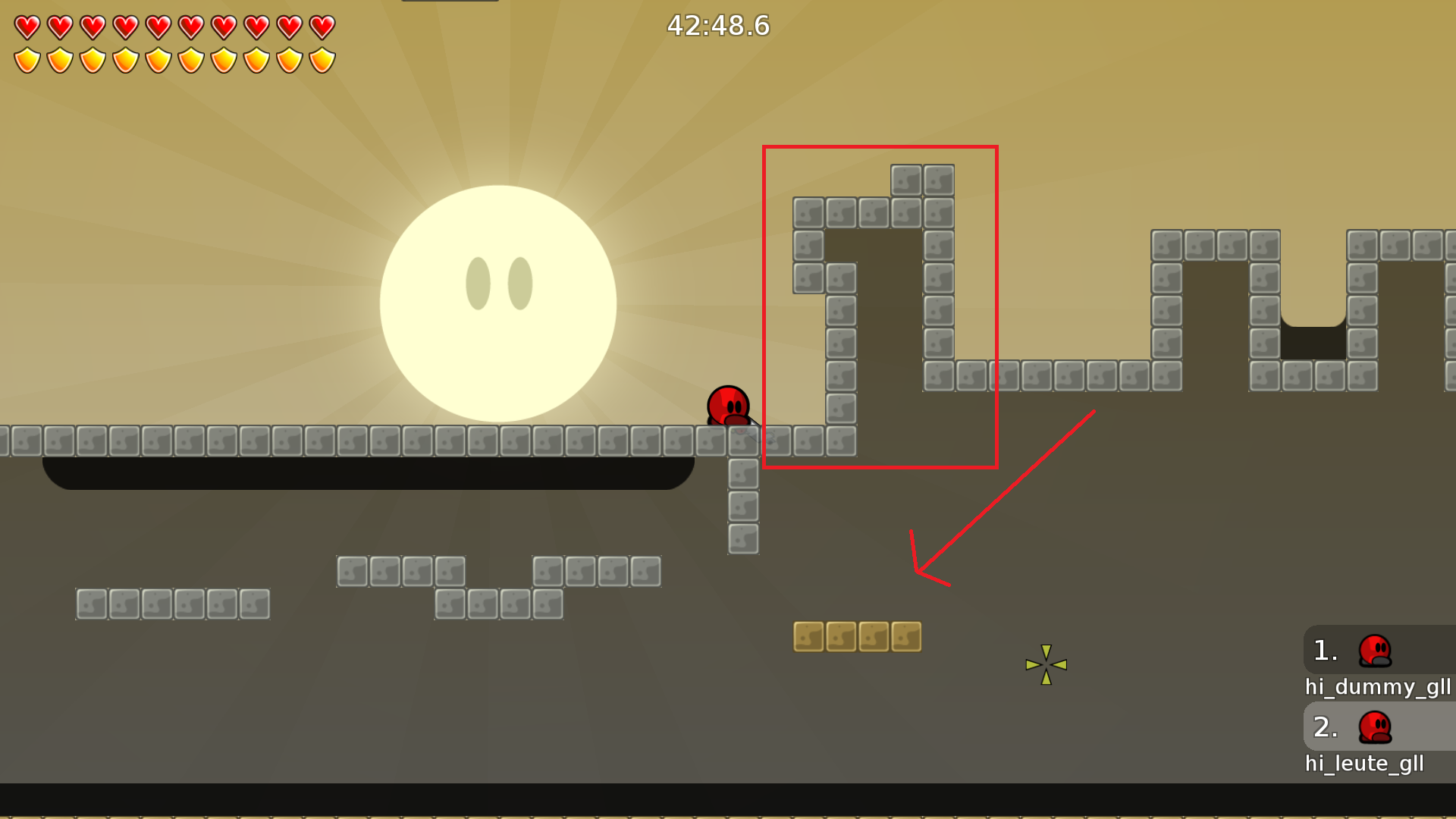Select the rightmost shield in the armor row
Image resolution: width=1456 pixels, height=819 pixels.
(x=323, y=58)
